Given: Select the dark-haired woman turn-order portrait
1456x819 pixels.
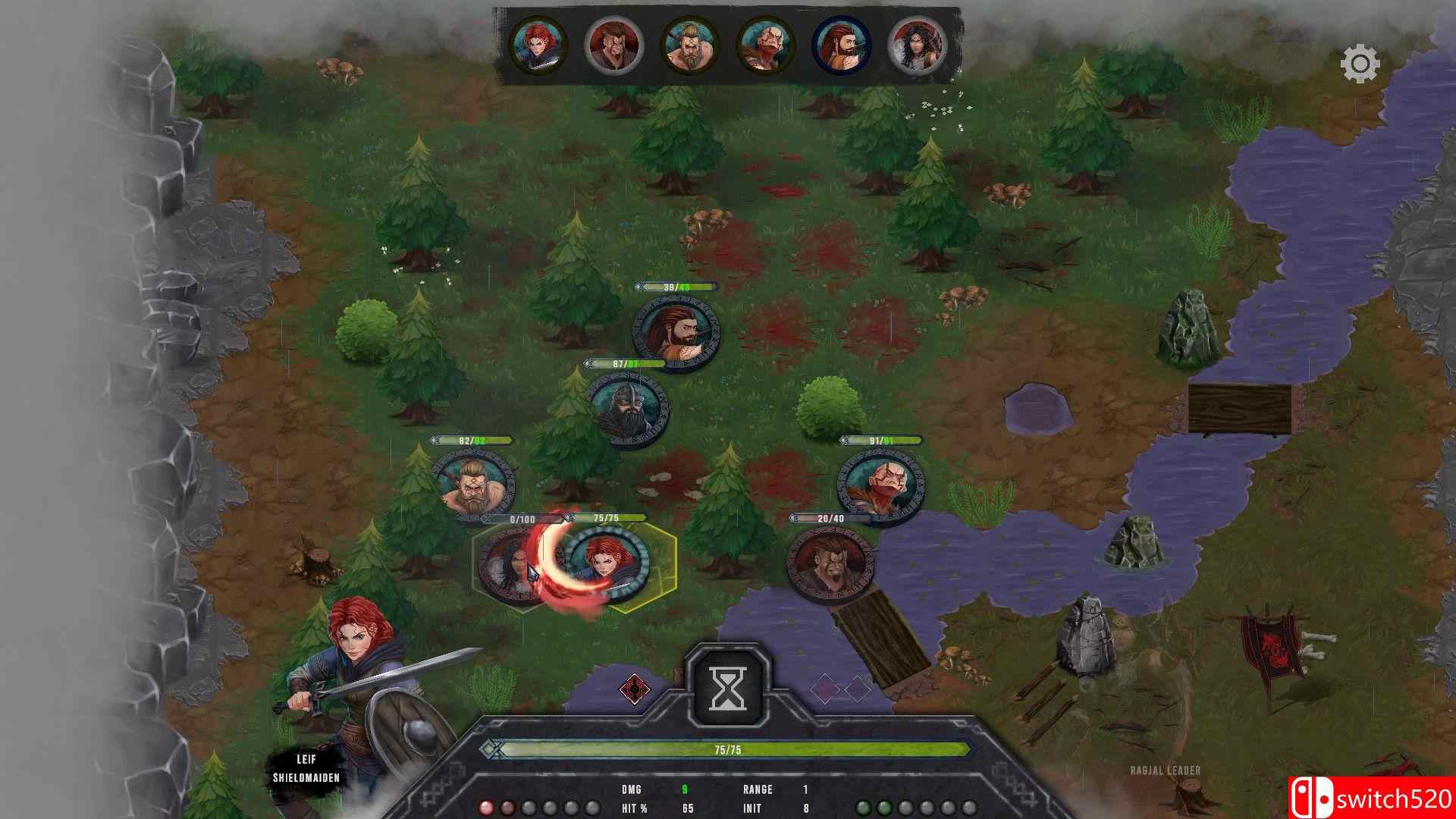Looking at the screenshot, I should click(x=917, y=45).
